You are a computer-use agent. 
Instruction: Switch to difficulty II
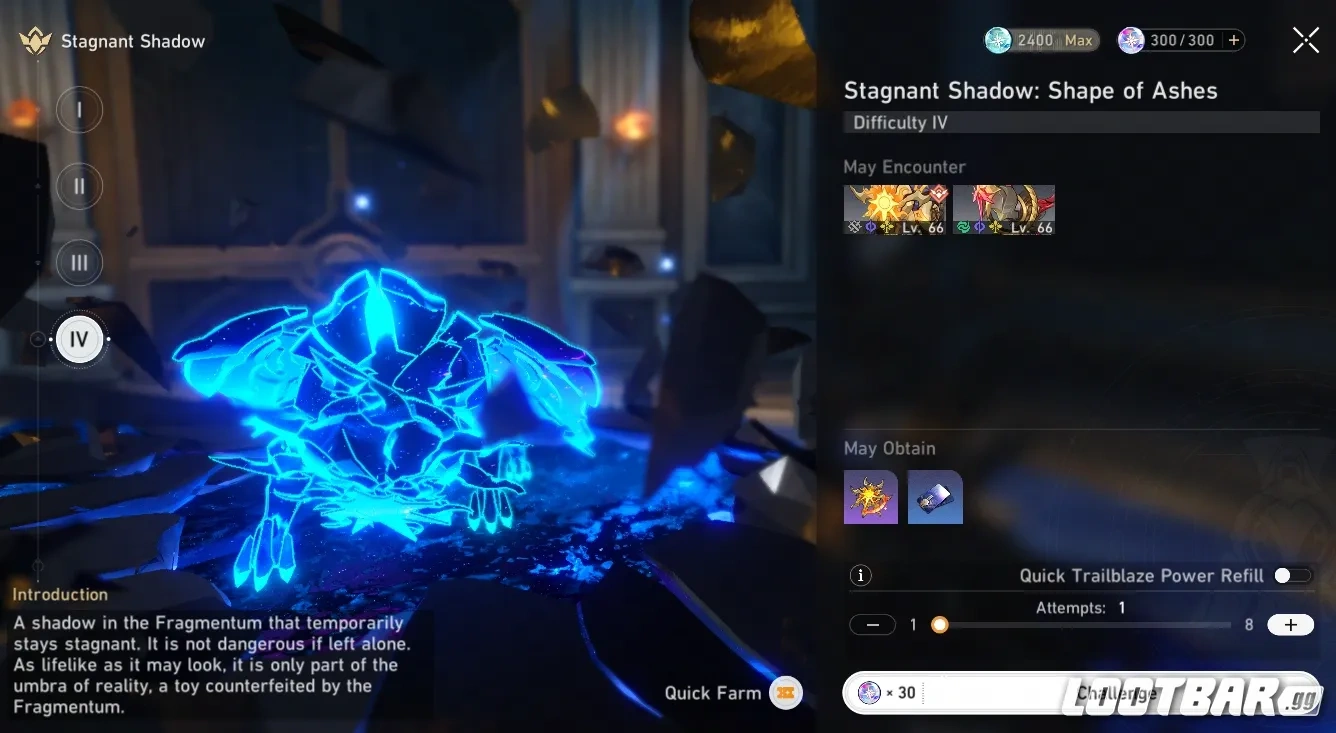point(80,187)
